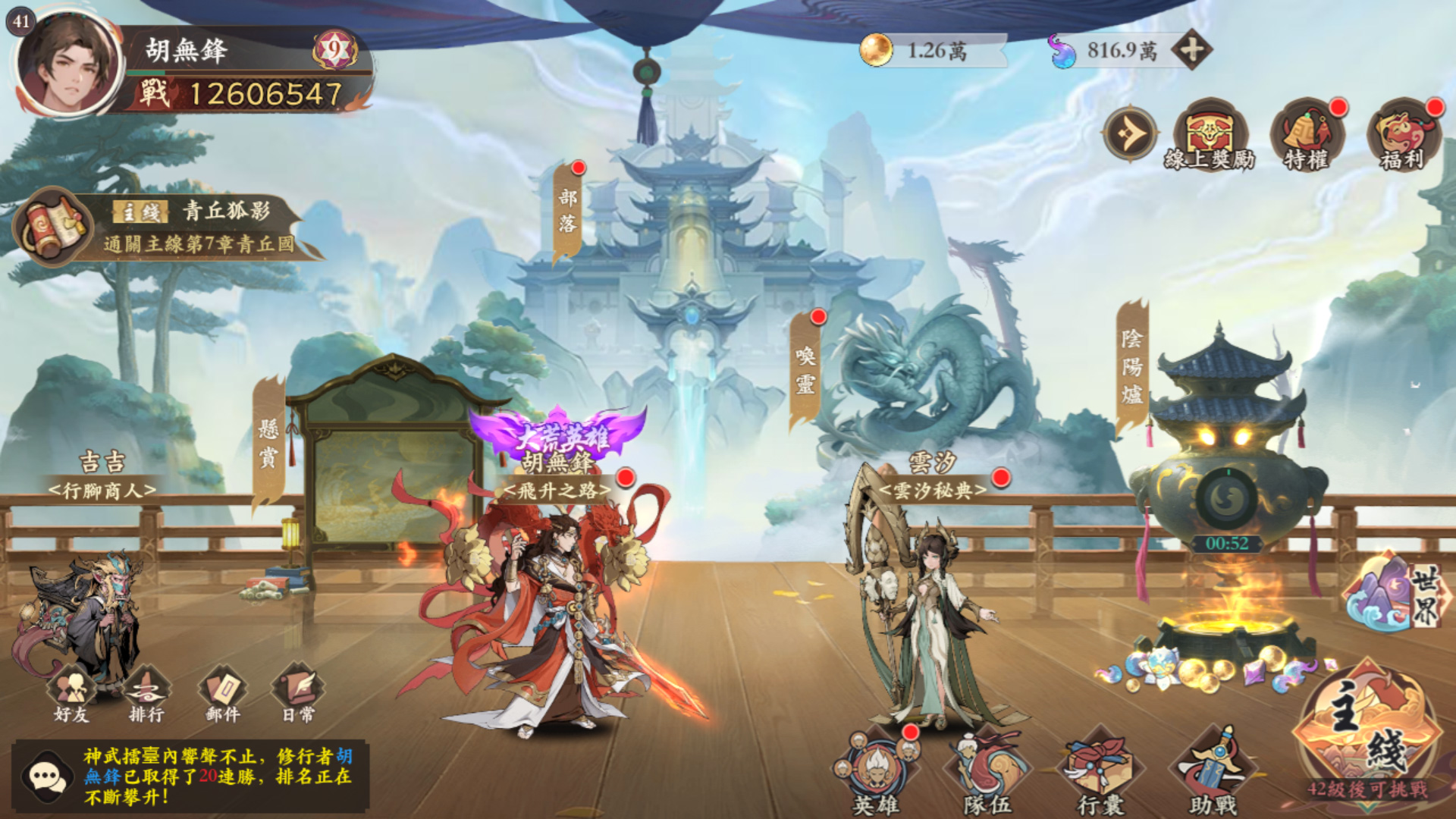
Task: Collapse the top-right arrow menu toggle
Action: tap(1130, 134)
